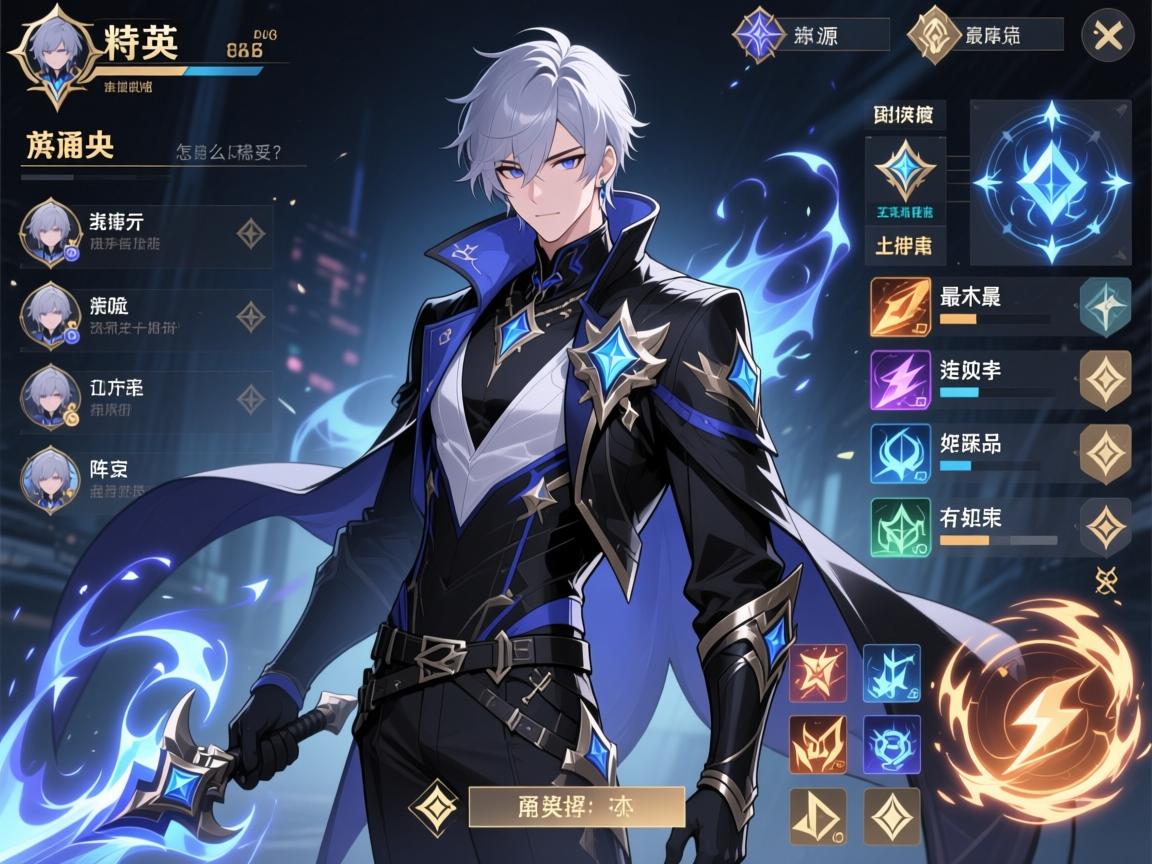Click the small gold knot symbol above the orb
Viewport: 1152px width, 864px height.
(x=1106, y=577)
